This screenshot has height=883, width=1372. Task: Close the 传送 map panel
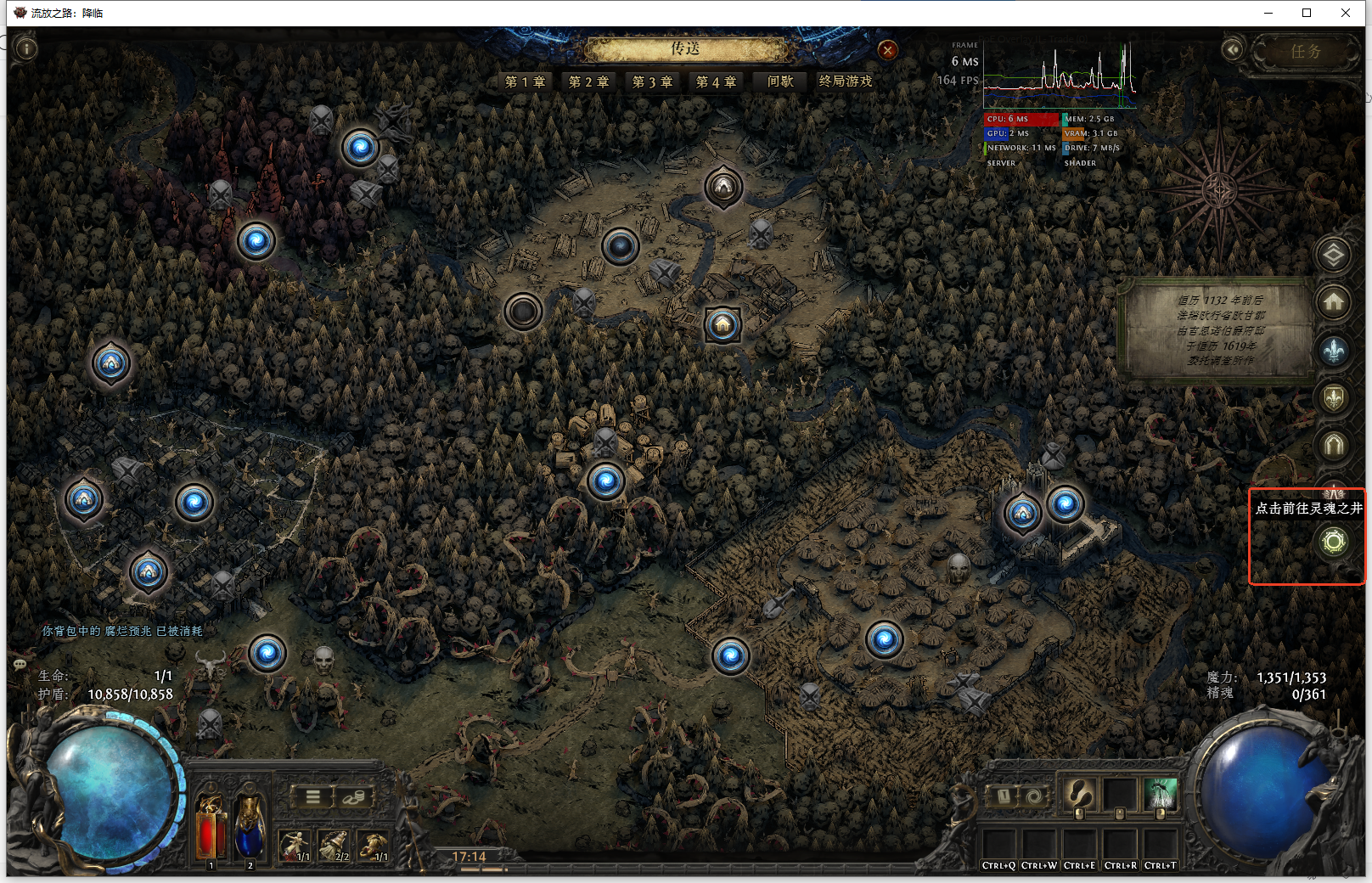(x=887, y=50)
